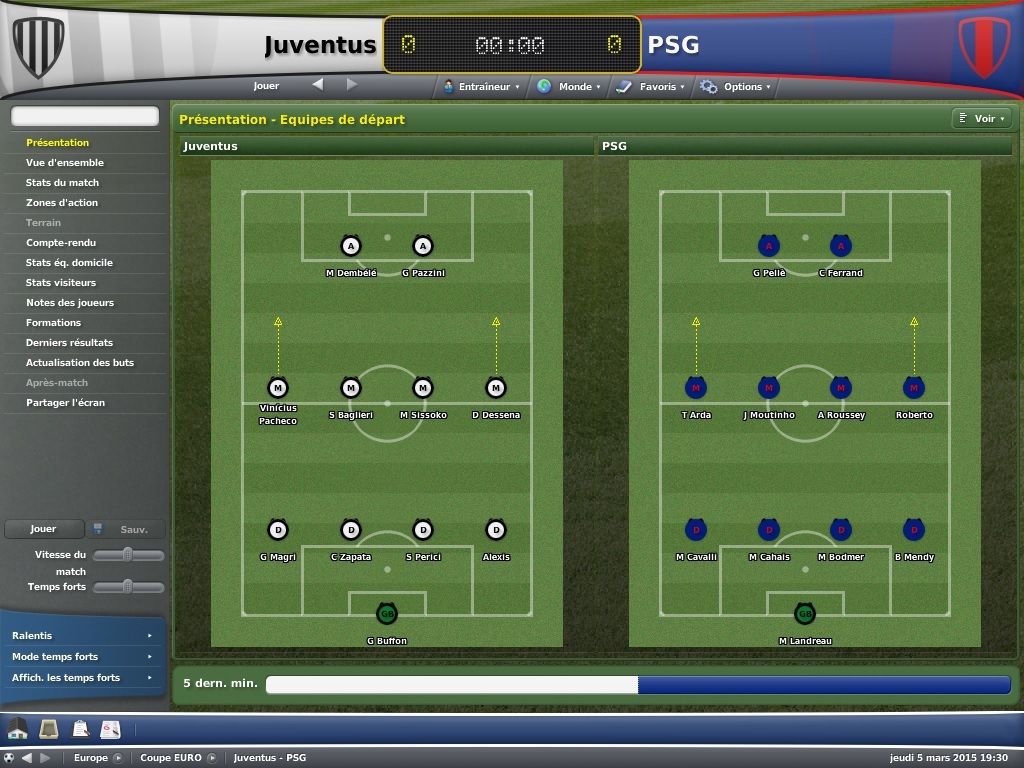Click the search field above Présentation
This screenshot has width=1024, height=768.
(85, 117)
